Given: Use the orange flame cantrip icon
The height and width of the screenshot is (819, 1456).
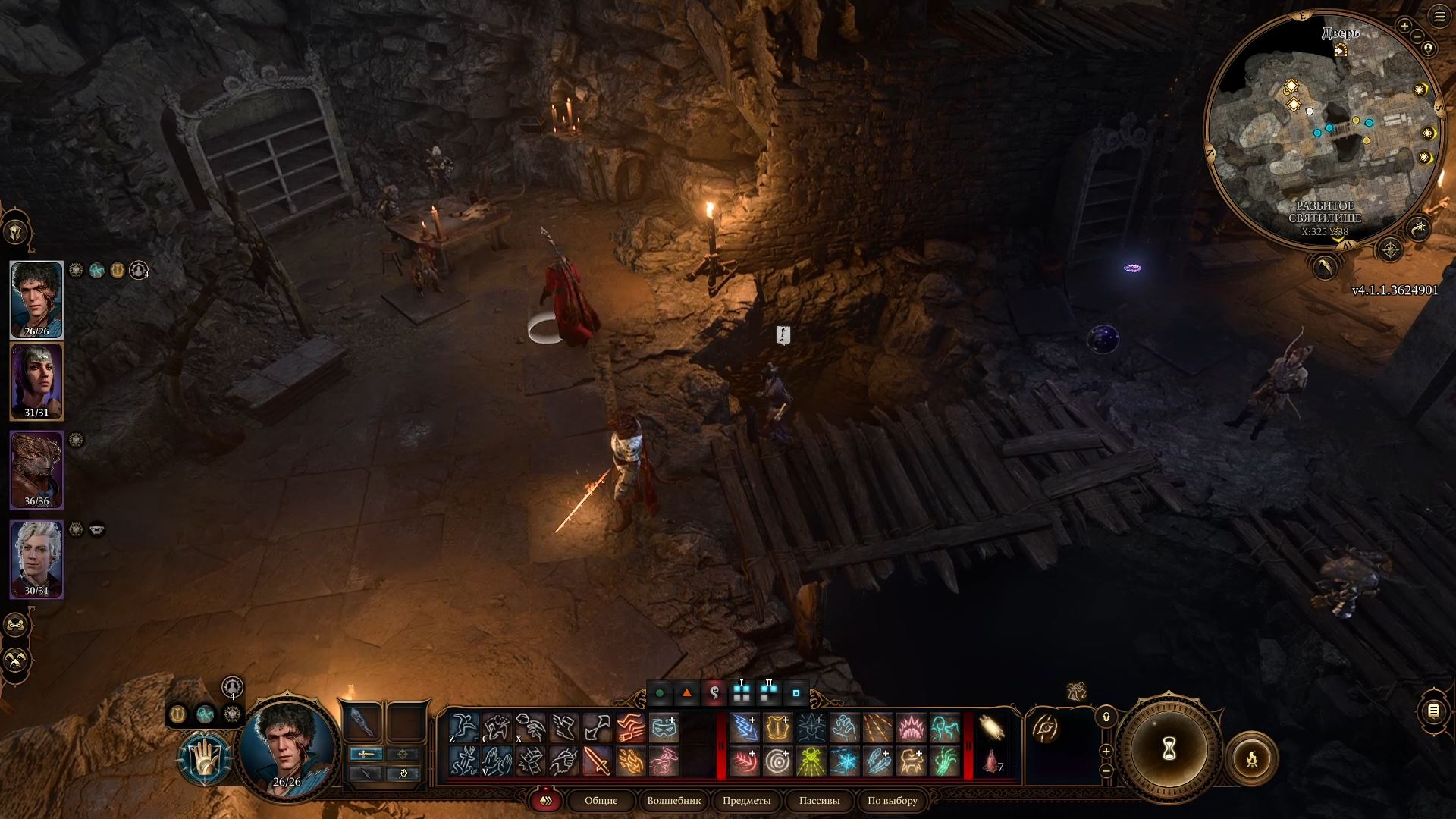Looking at the screenshot, I should pyautogui.click(x=631, y=761).
